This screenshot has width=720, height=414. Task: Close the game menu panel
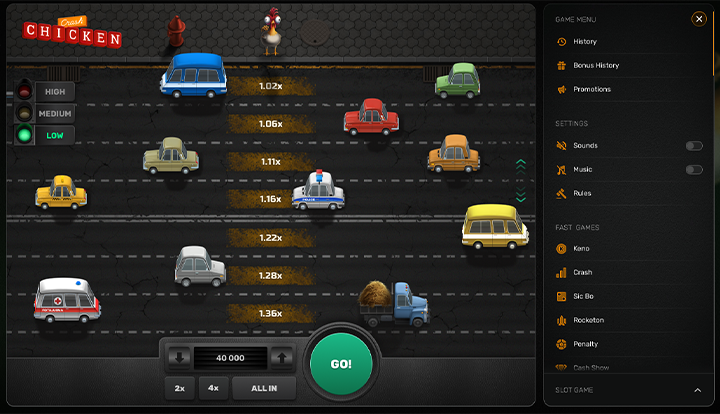[699, 18]
